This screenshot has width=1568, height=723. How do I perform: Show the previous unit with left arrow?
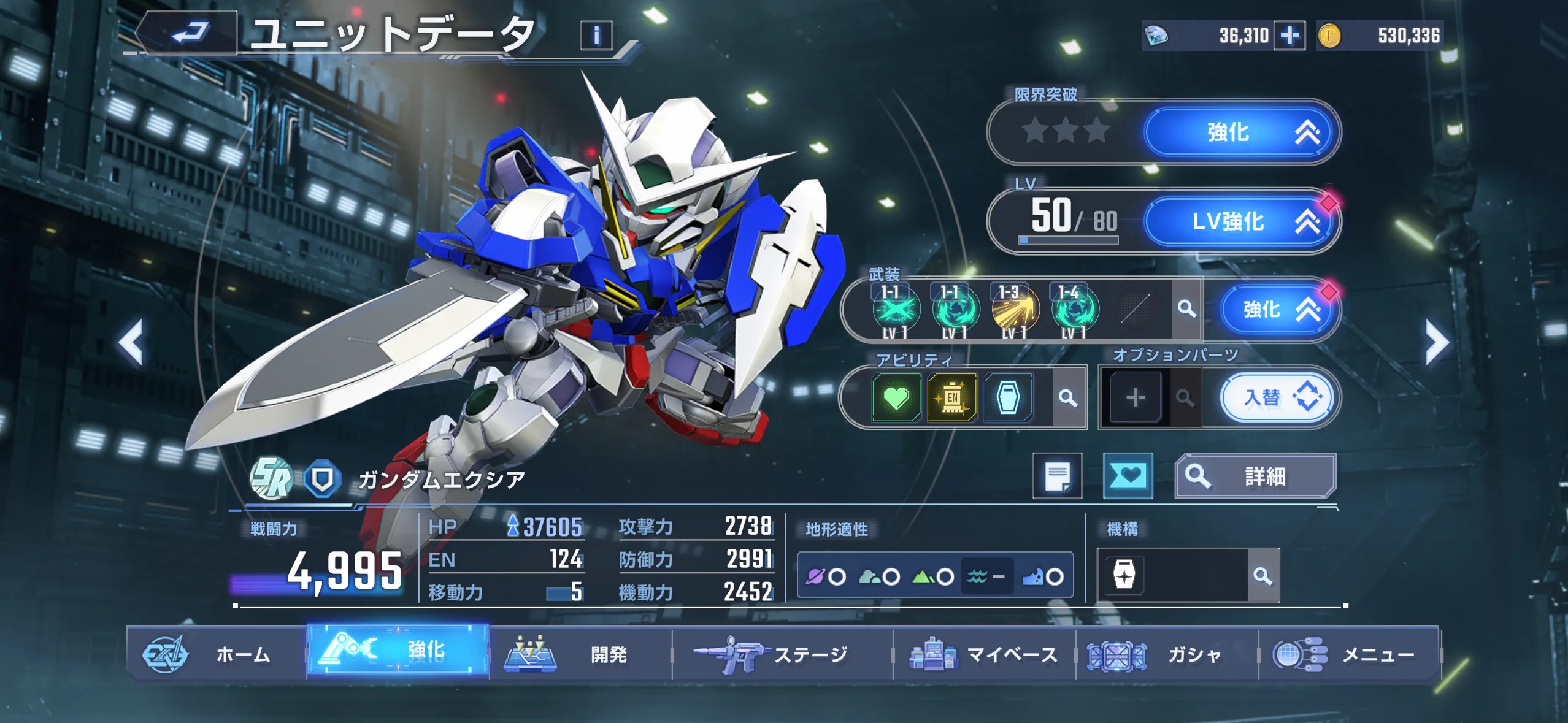pyautogui.click(x=131, y=342)
